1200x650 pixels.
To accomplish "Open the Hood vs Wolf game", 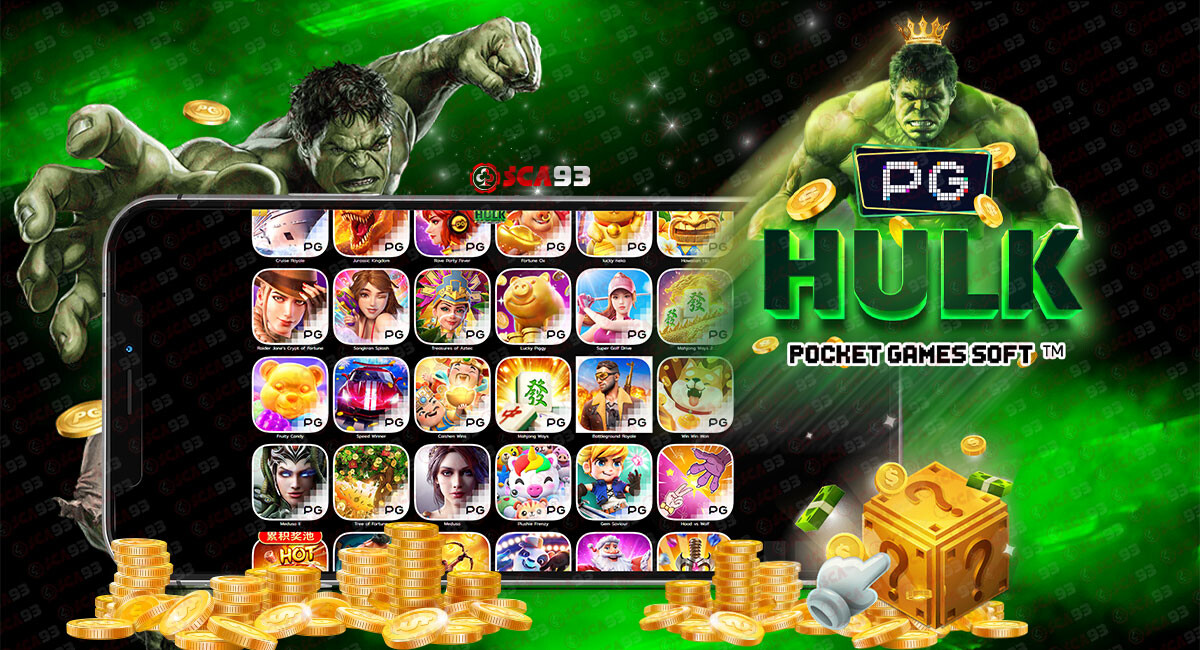I will [x=695, y=481].
